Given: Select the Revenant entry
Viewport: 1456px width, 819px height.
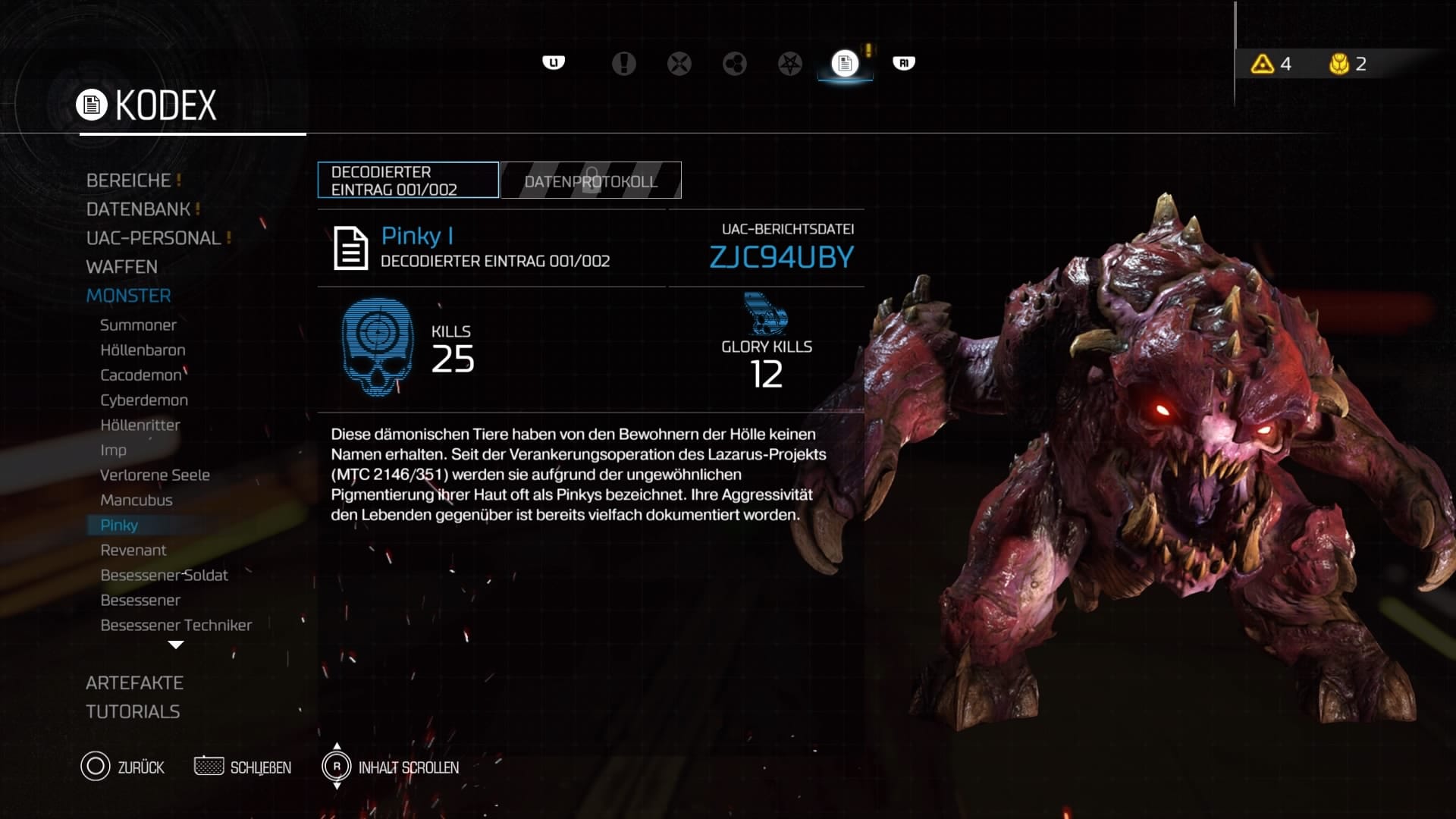Looking at the screenshot, I should click(x=133, y=551).
